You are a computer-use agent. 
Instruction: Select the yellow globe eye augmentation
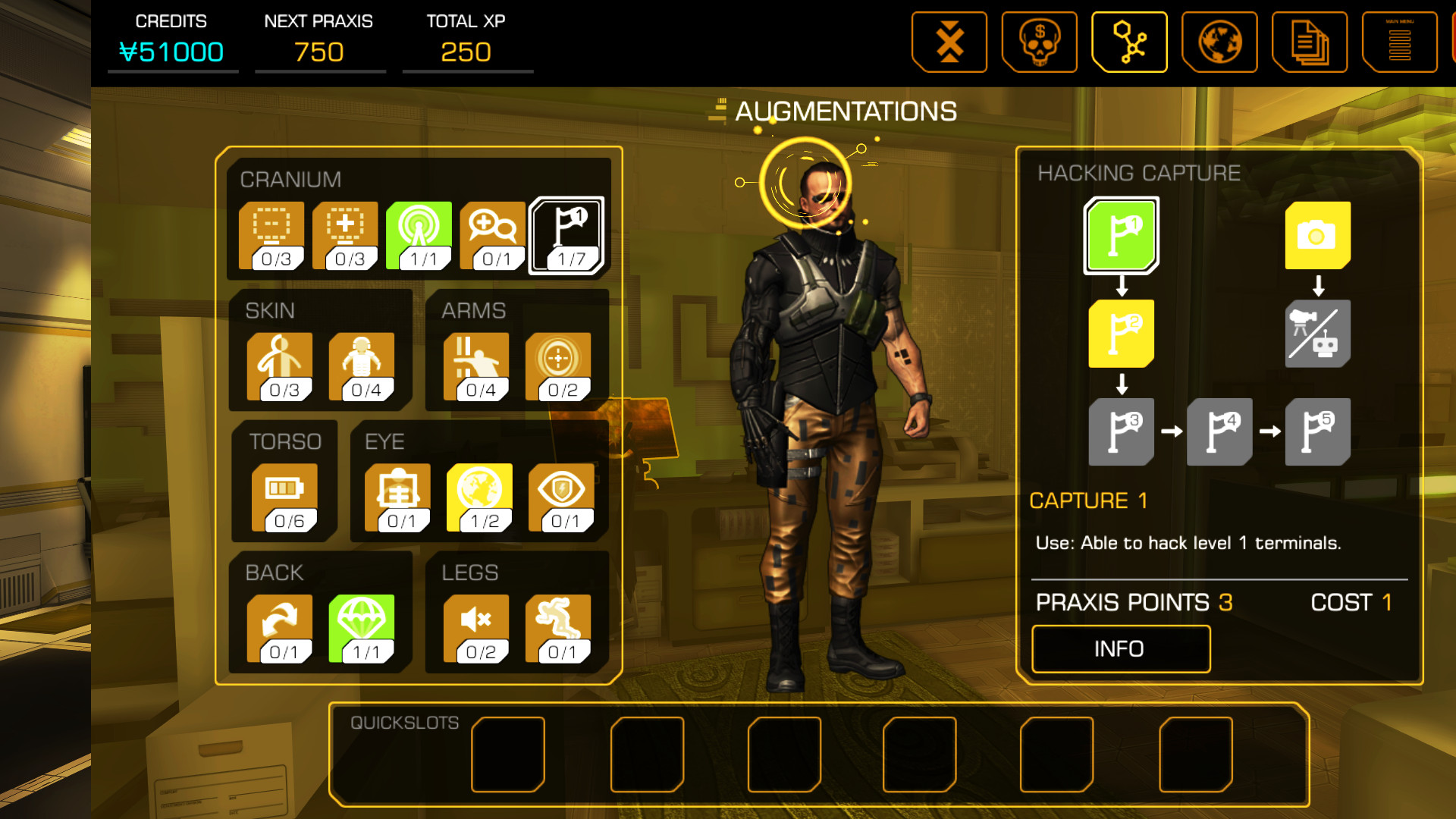tap(479, 498)
